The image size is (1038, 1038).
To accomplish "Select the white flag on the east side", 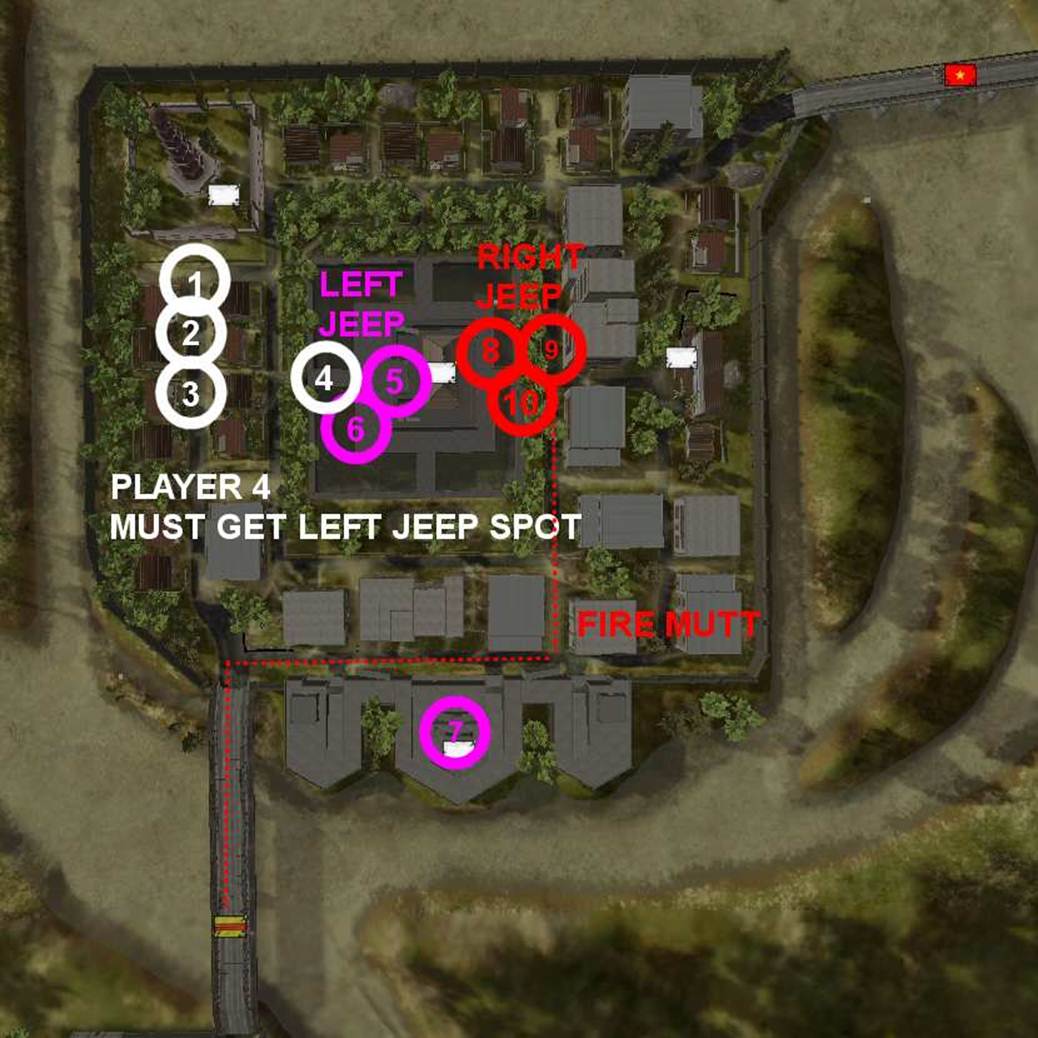I will (x=681, y=358).
